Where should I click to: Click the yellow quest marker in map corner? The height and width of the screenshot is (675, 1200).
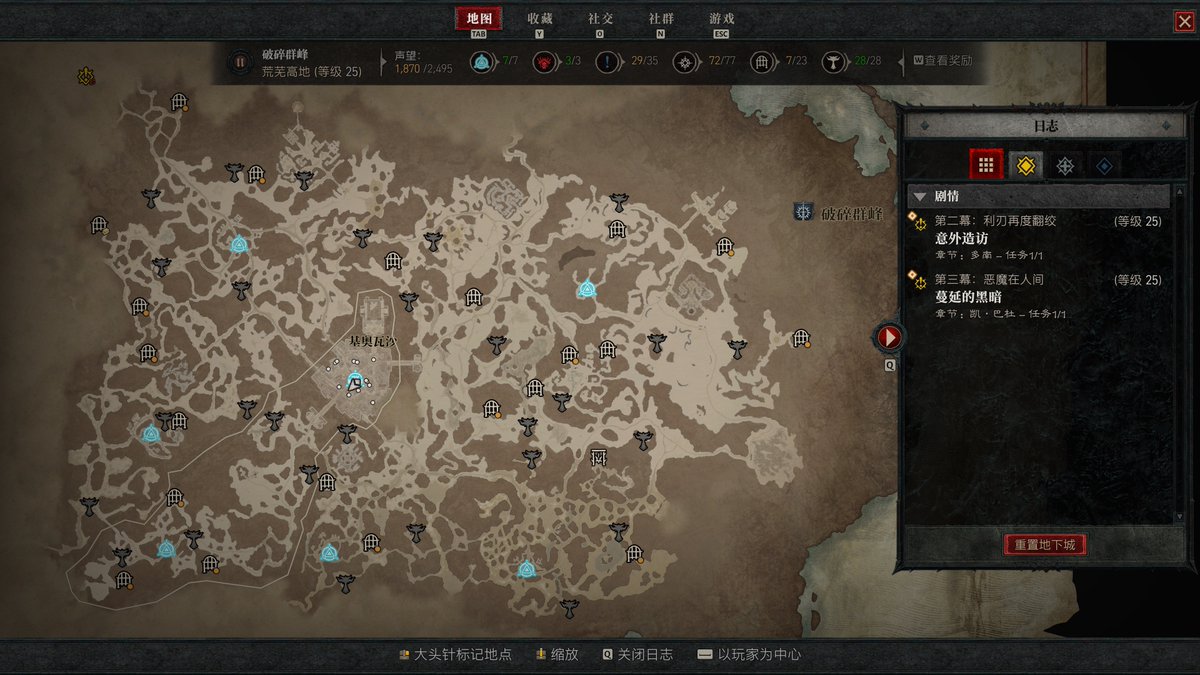tap(87, 75)
